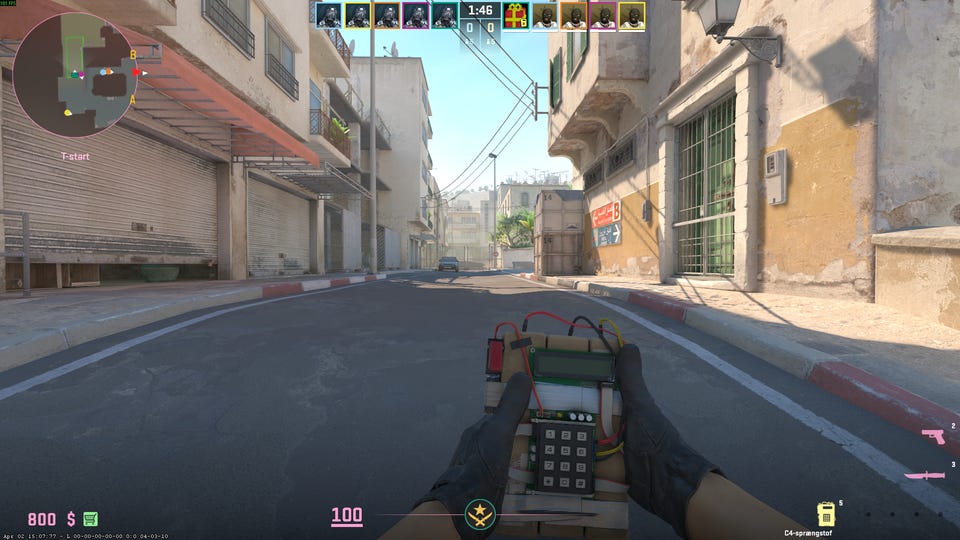Image resolution: width=960 pixels, height=540 pixels.
Task: Choose the yellow-bordered masked terrorist avatar
Action: (x=631, y=15)
